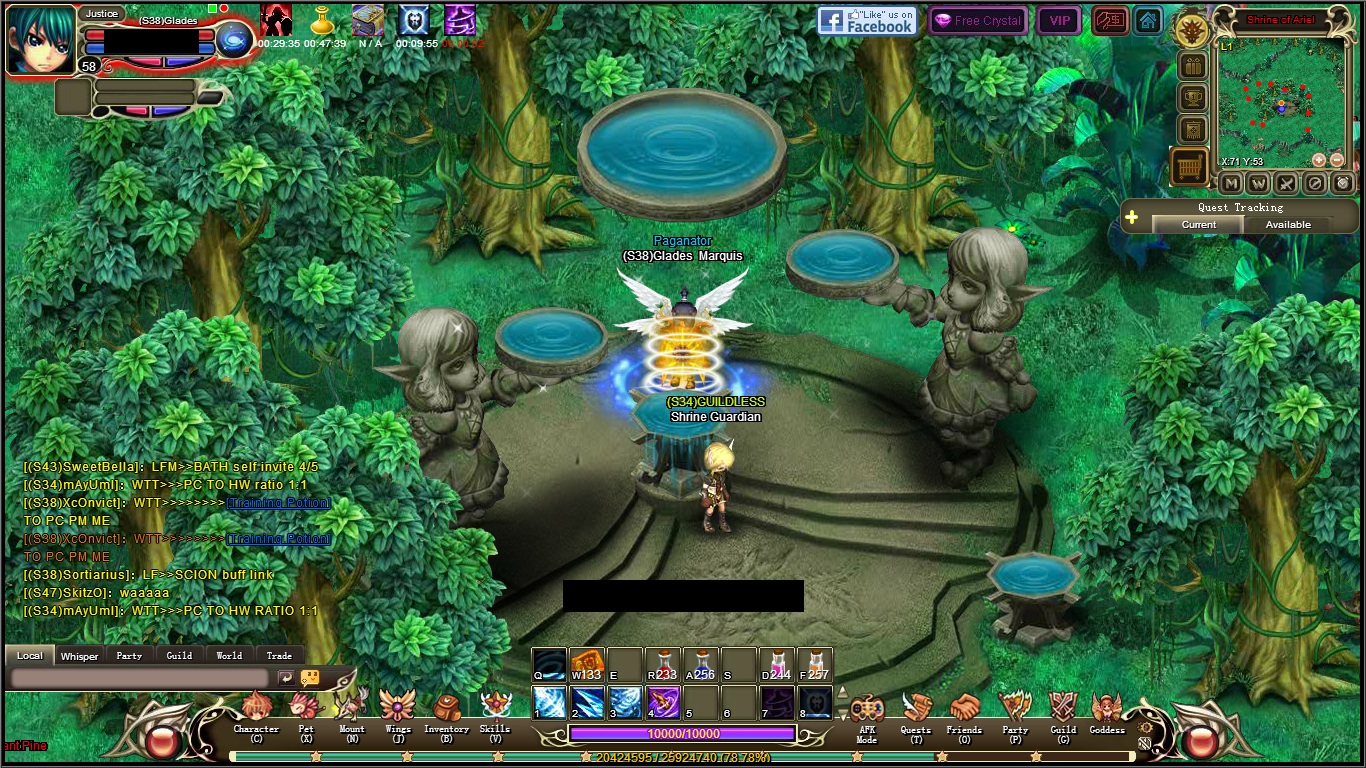
Task: Open the Friends list
Action: [x=964, y=712]
